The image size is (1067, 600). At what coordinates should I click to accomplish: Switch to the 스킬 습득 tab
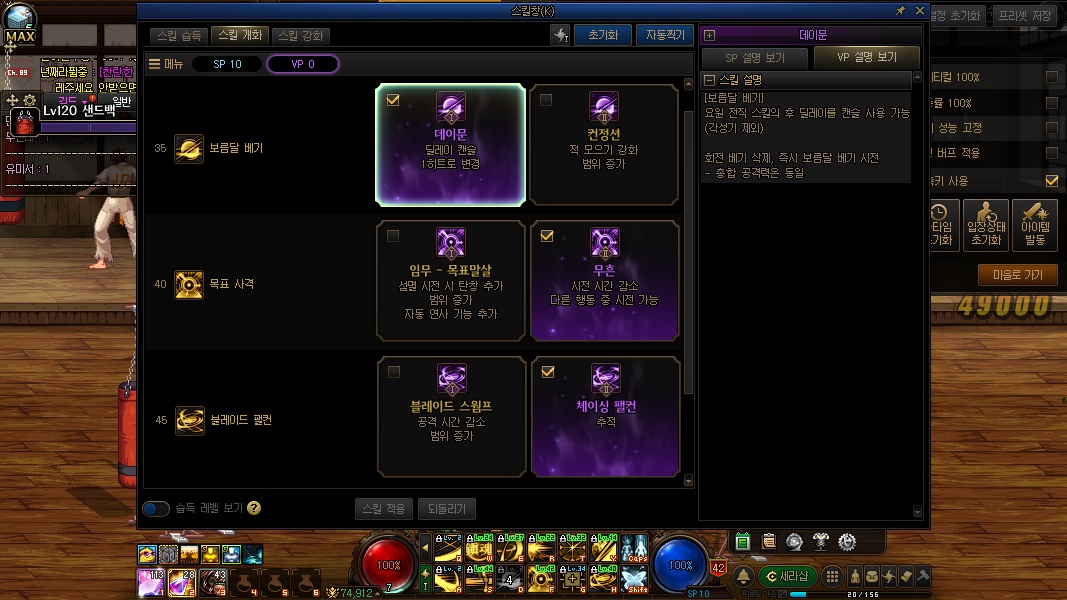click(x=180, y=36)
